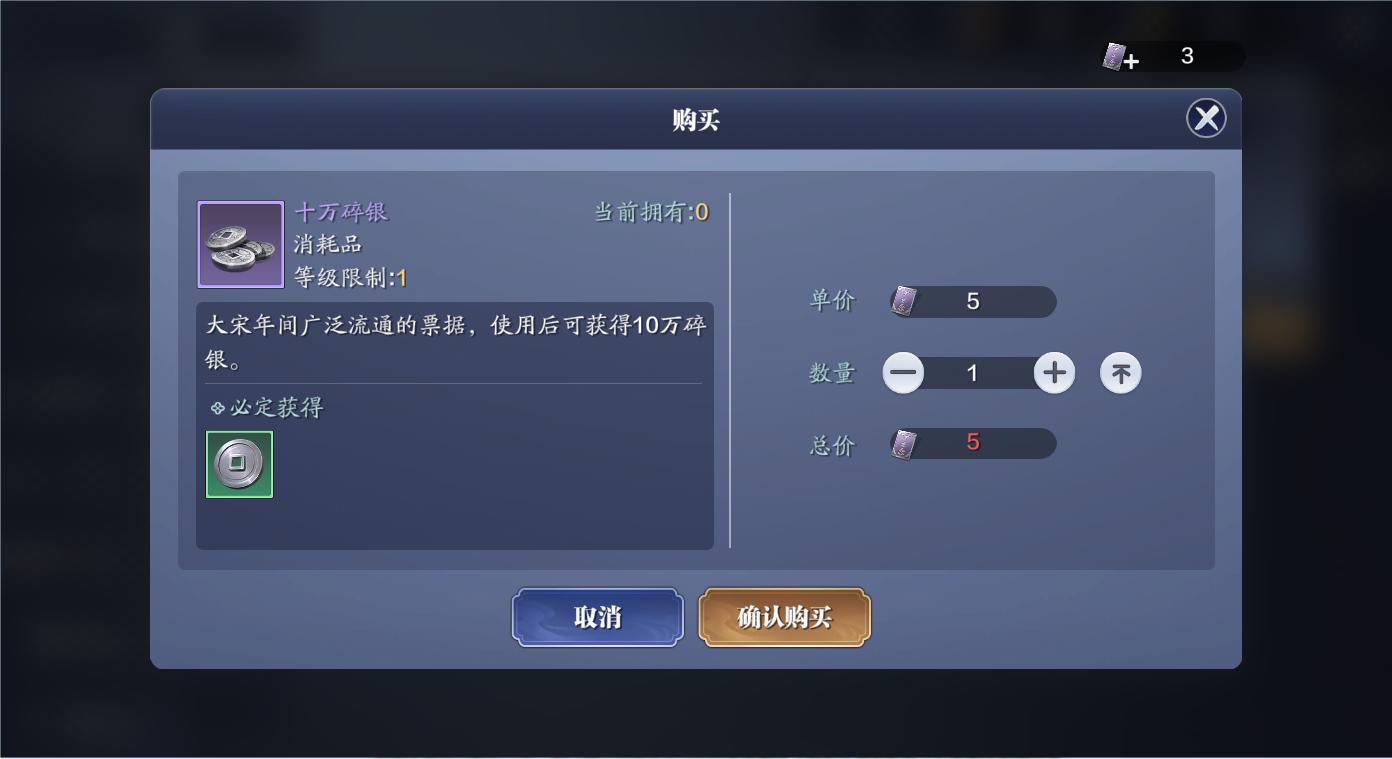1392x759 pixels.
Task: Increase purchase quantity with the plus button
Action: 1055,372
